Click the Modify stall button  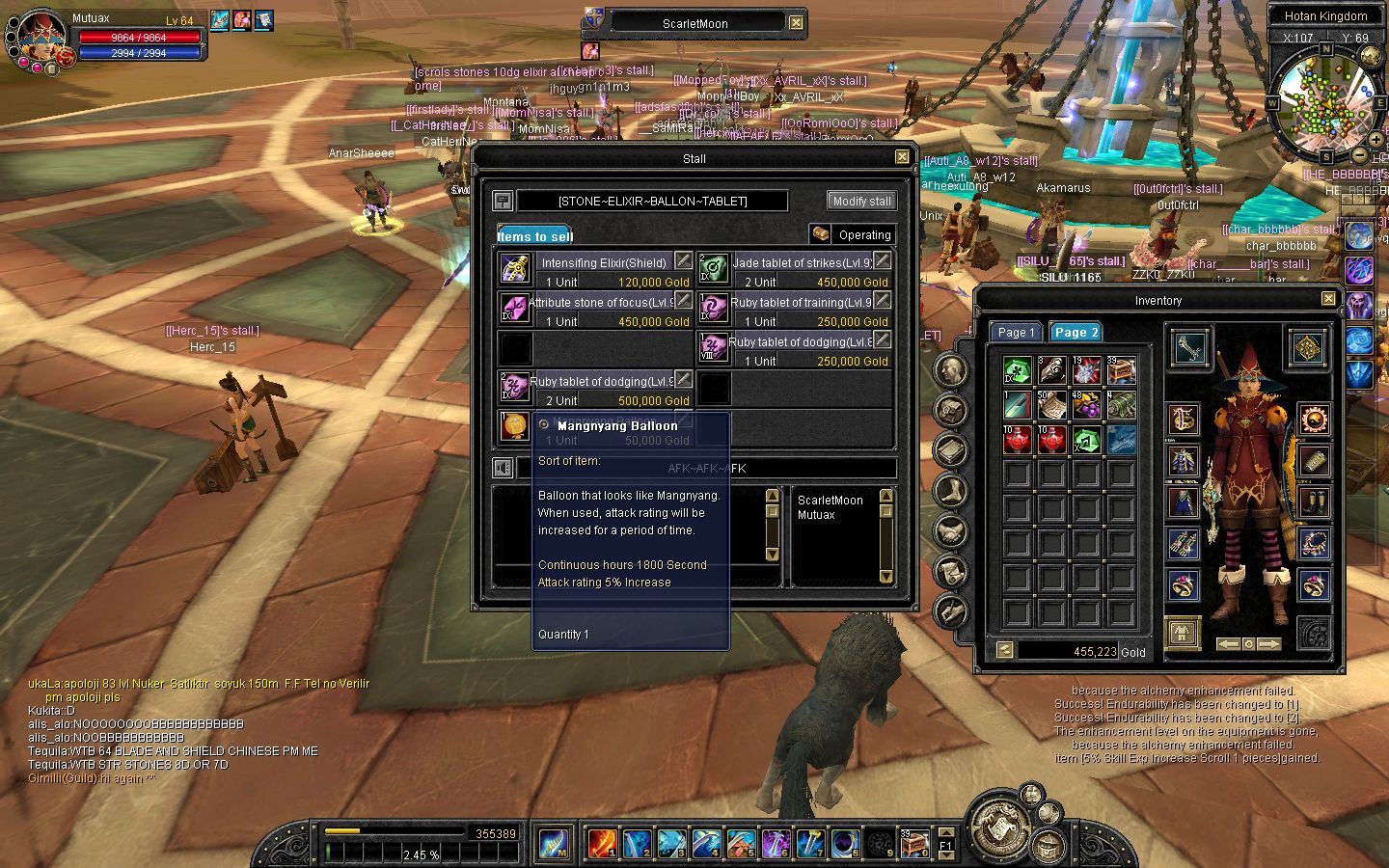point(861,201)
